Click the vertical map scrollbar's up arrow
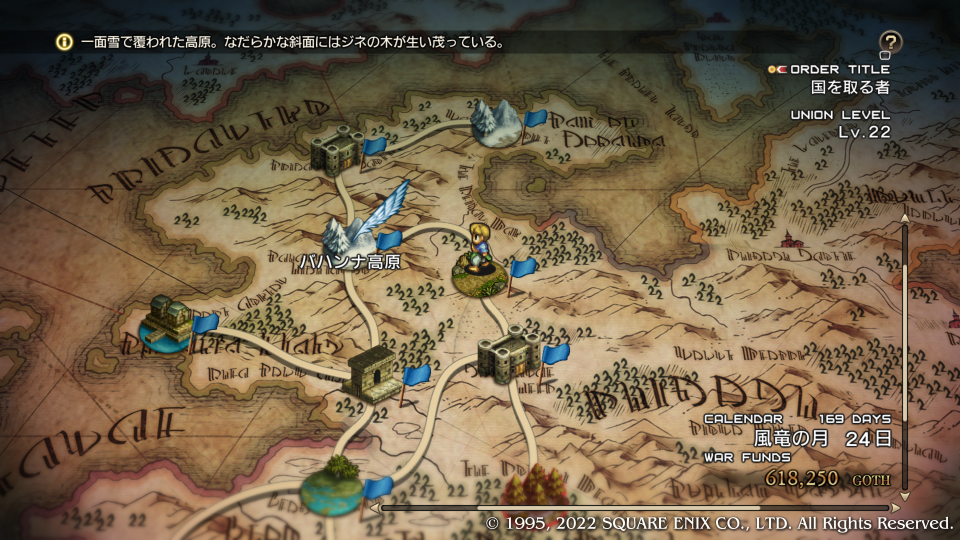 pos(906,217)
